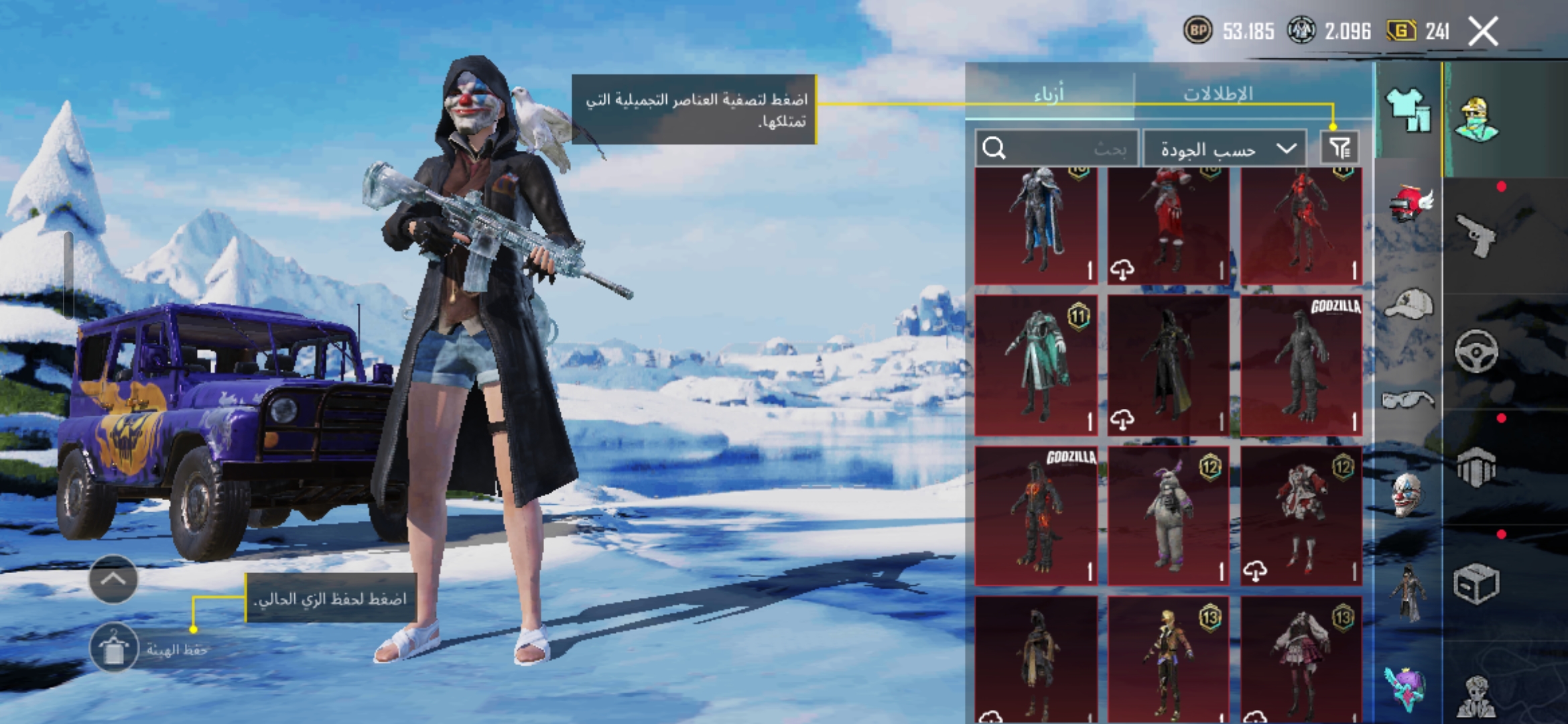
Task: Choose the burning red Godzilla outfit
Action: pos(1036,516)
